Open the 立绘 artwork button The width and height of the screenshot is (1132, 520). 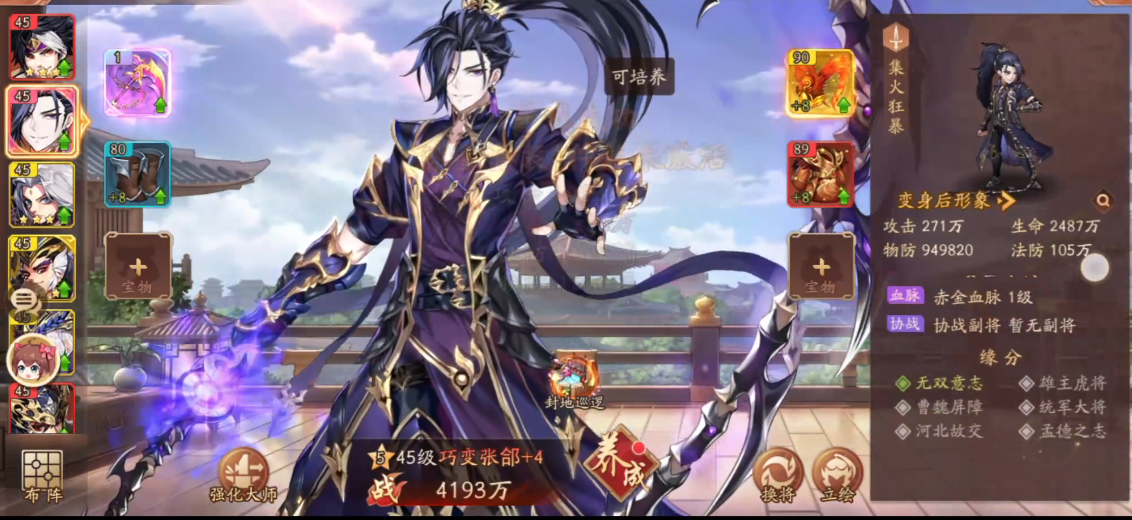837,474
